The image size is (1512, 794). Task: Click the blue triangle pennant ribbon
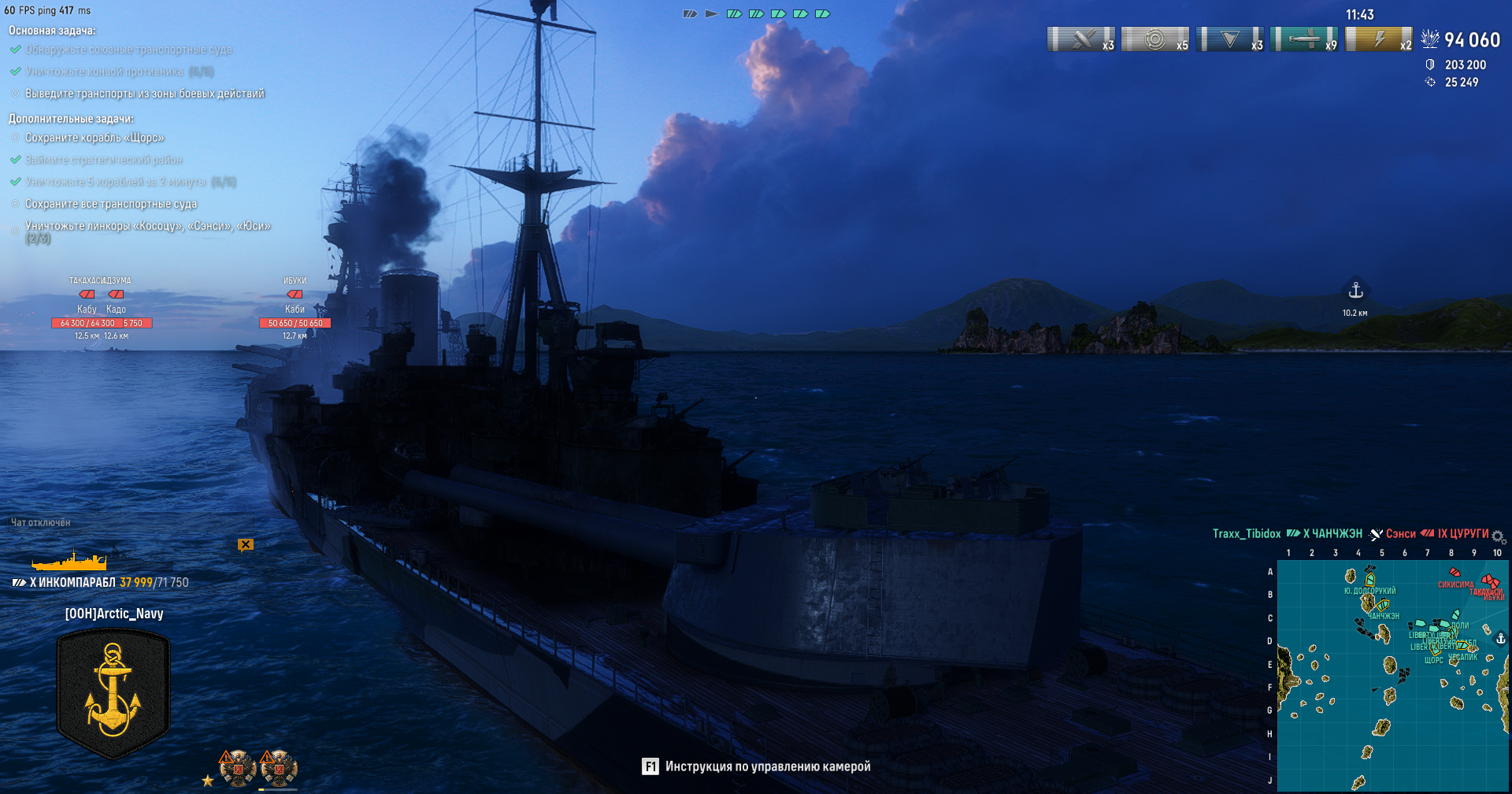click(1230, 39)
